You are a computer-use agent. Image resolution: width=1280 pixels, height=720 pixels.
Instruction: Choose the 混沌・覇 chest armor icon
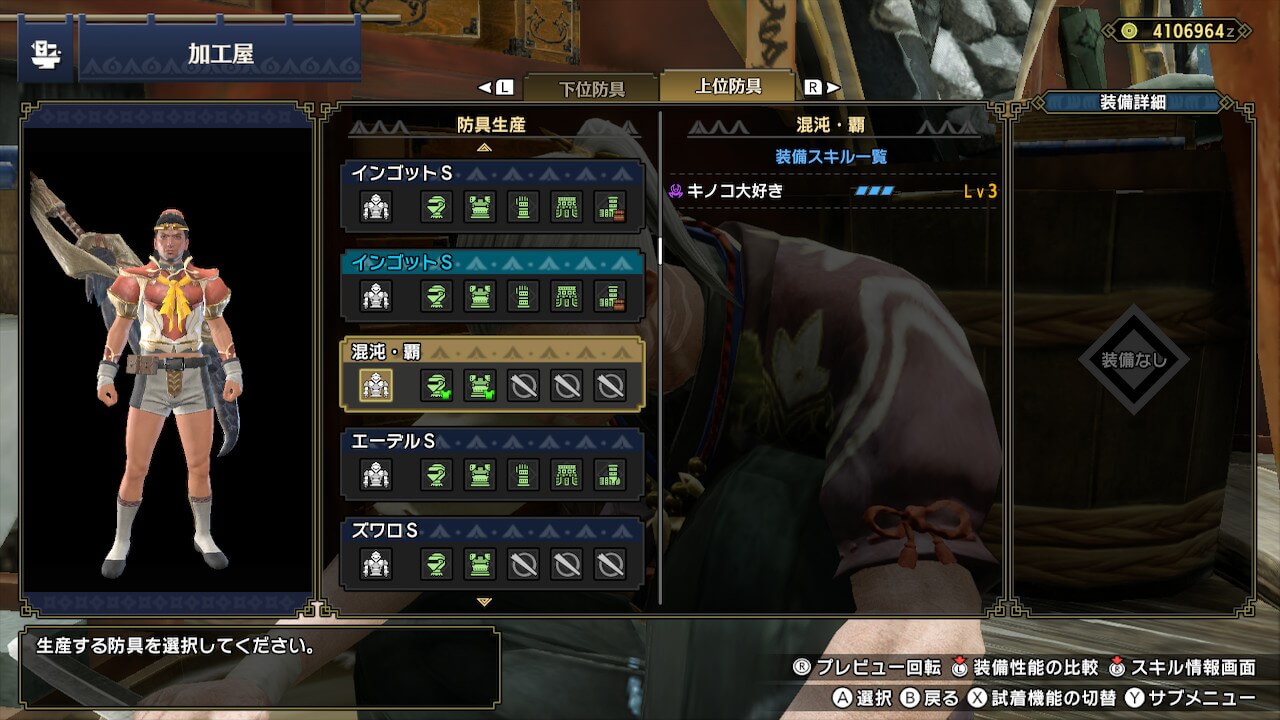click(x=480, y=385)
